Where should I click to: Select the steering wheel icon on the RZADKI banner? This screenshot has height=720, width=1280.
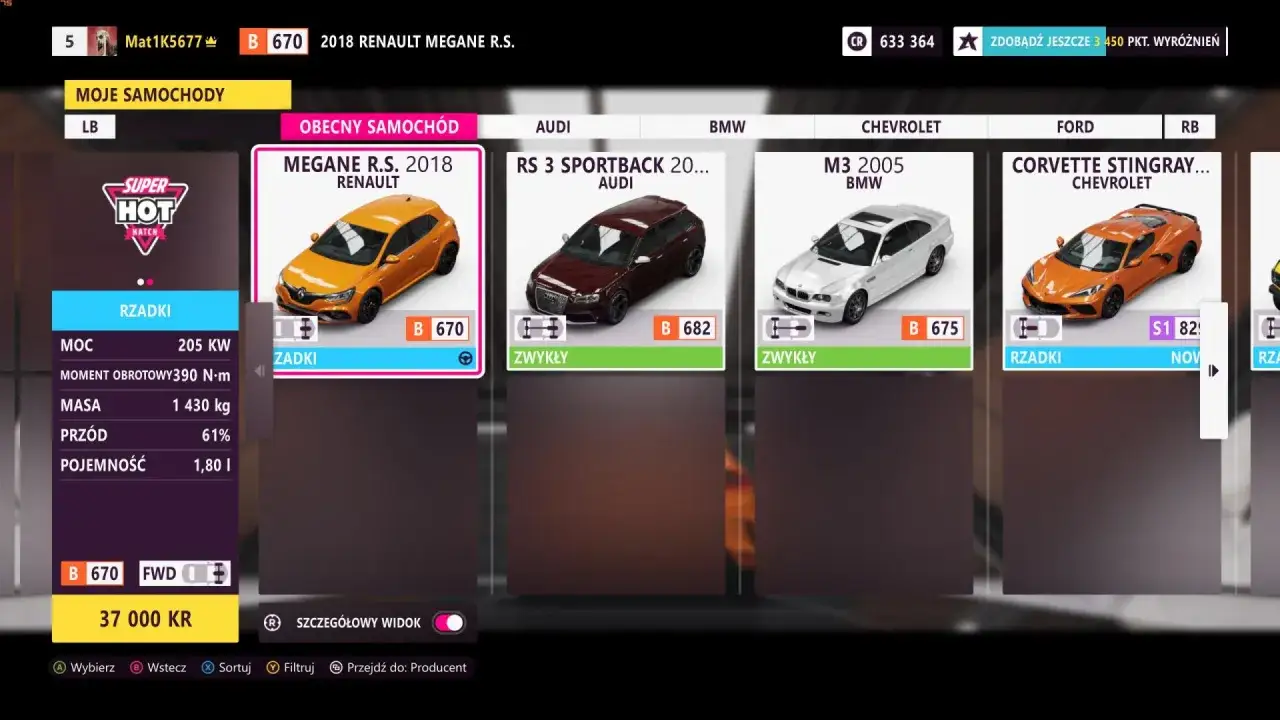coord(466,357)
